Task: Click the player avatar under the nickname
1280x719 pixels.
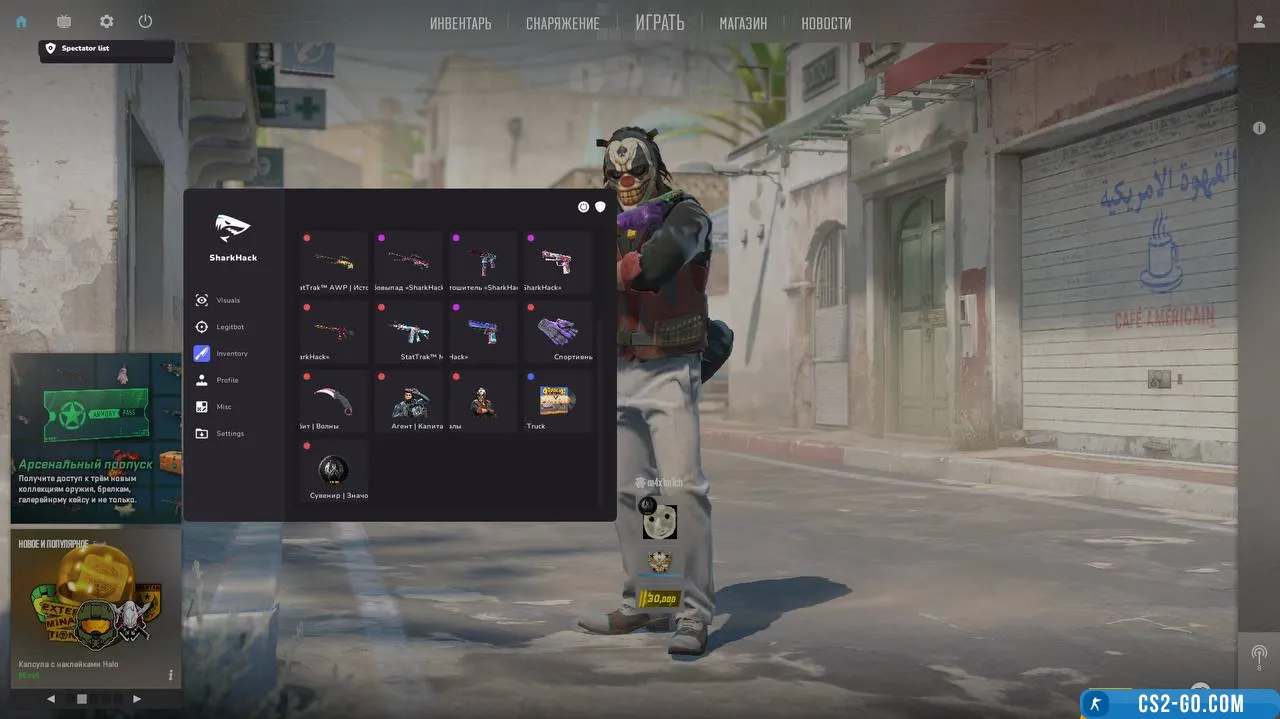Action: (659, 521)
